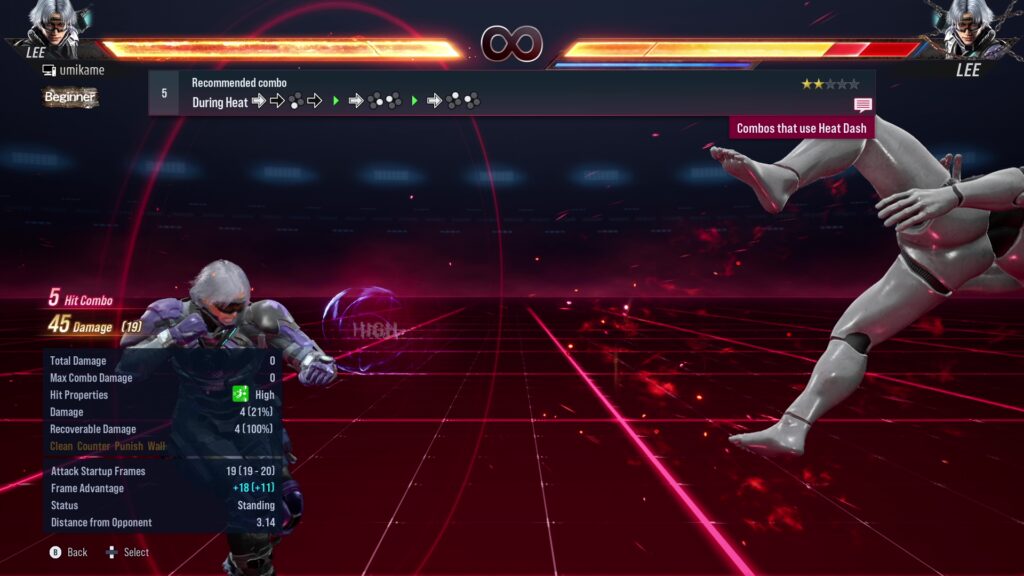Click the "Combos that use Heat Dash" label
This screenshot has height=576, width=1024.
(x=802, y=128)
